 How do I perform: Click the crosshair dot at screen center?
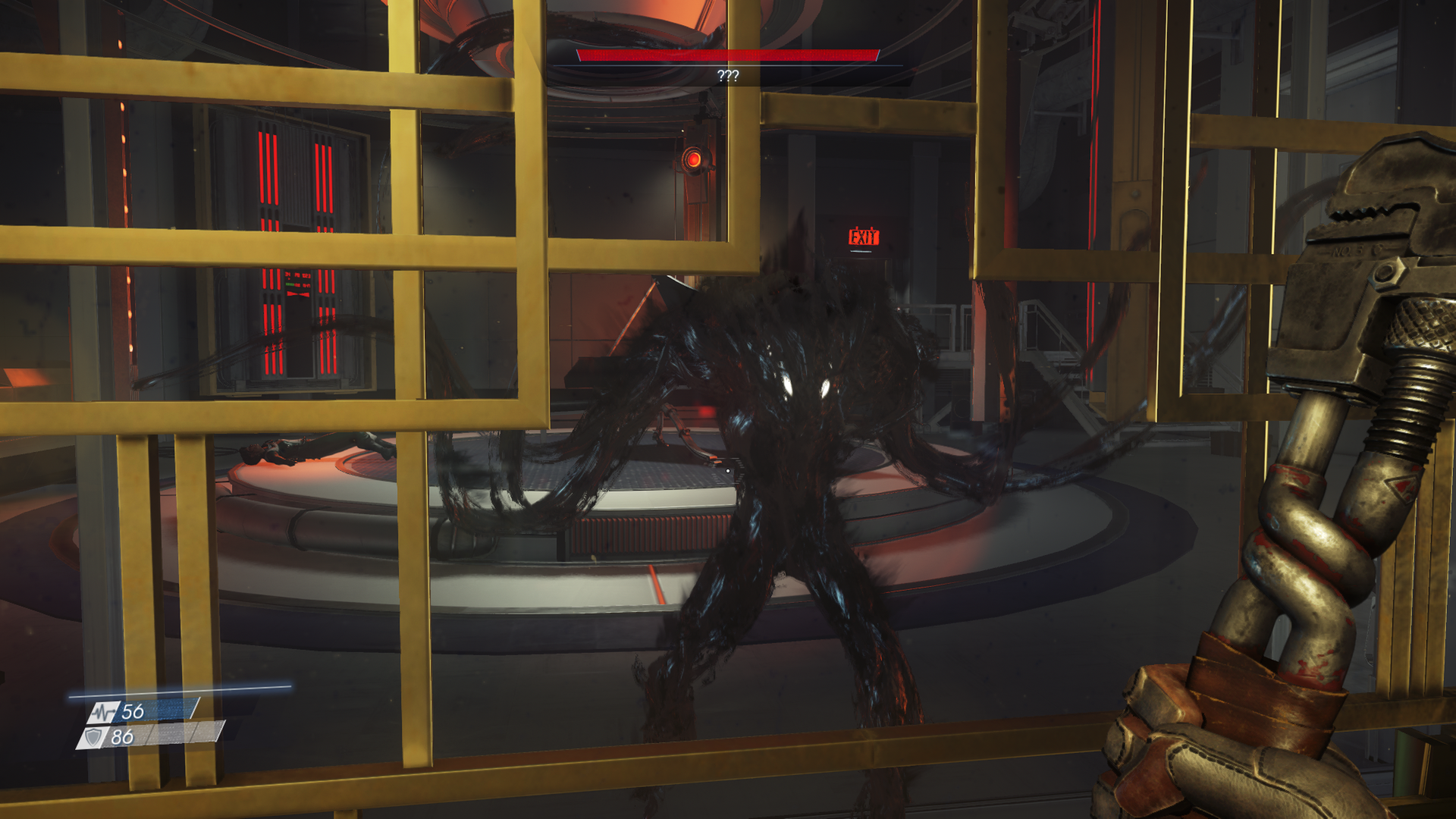(728, 470)
